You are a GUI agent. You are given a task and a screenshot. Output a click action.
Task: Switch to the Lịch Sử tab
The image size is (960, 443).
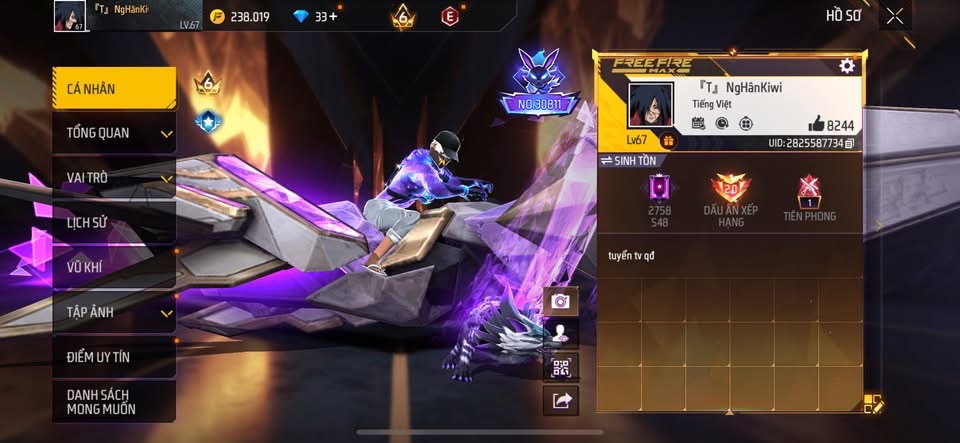pyautogui.click(x=114, y=222)
